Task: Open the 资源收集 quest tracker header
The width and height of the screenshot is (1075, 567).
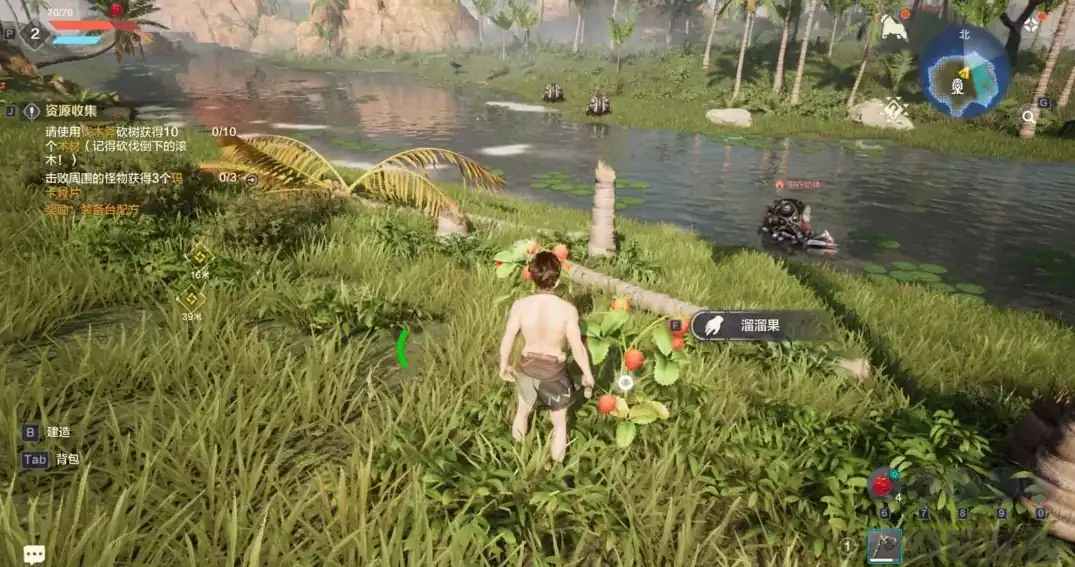Action: [x=70, y=111]
